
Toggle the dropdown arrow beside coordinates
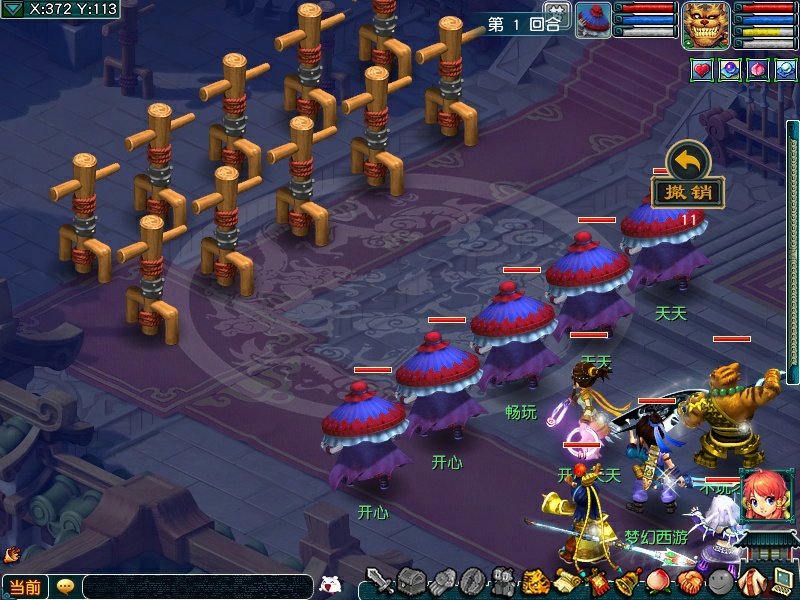[x=13, y=9]
